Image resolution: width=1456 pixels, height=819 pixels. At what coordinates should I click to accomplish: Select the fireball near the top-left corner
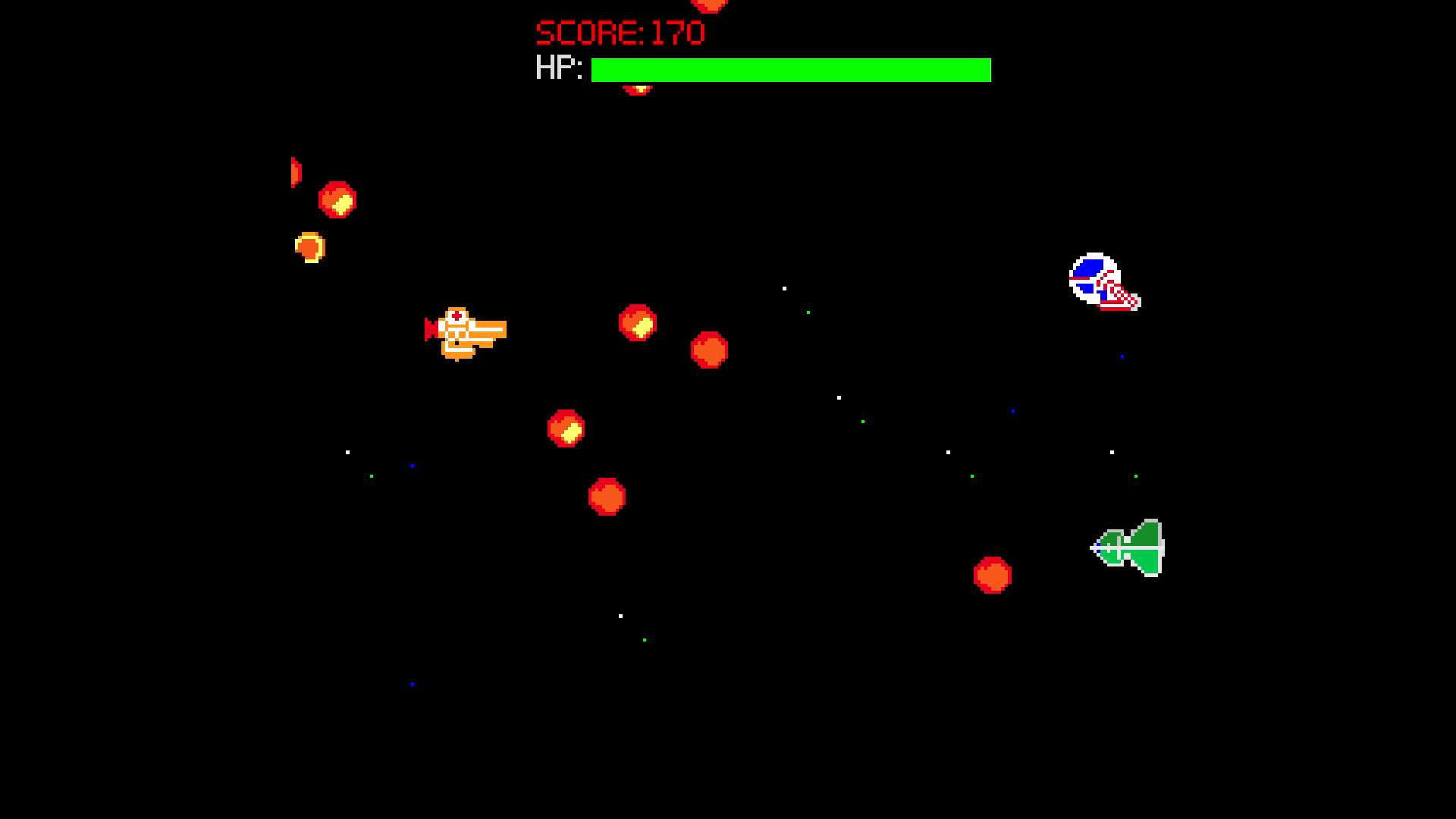tap(339, 200)
